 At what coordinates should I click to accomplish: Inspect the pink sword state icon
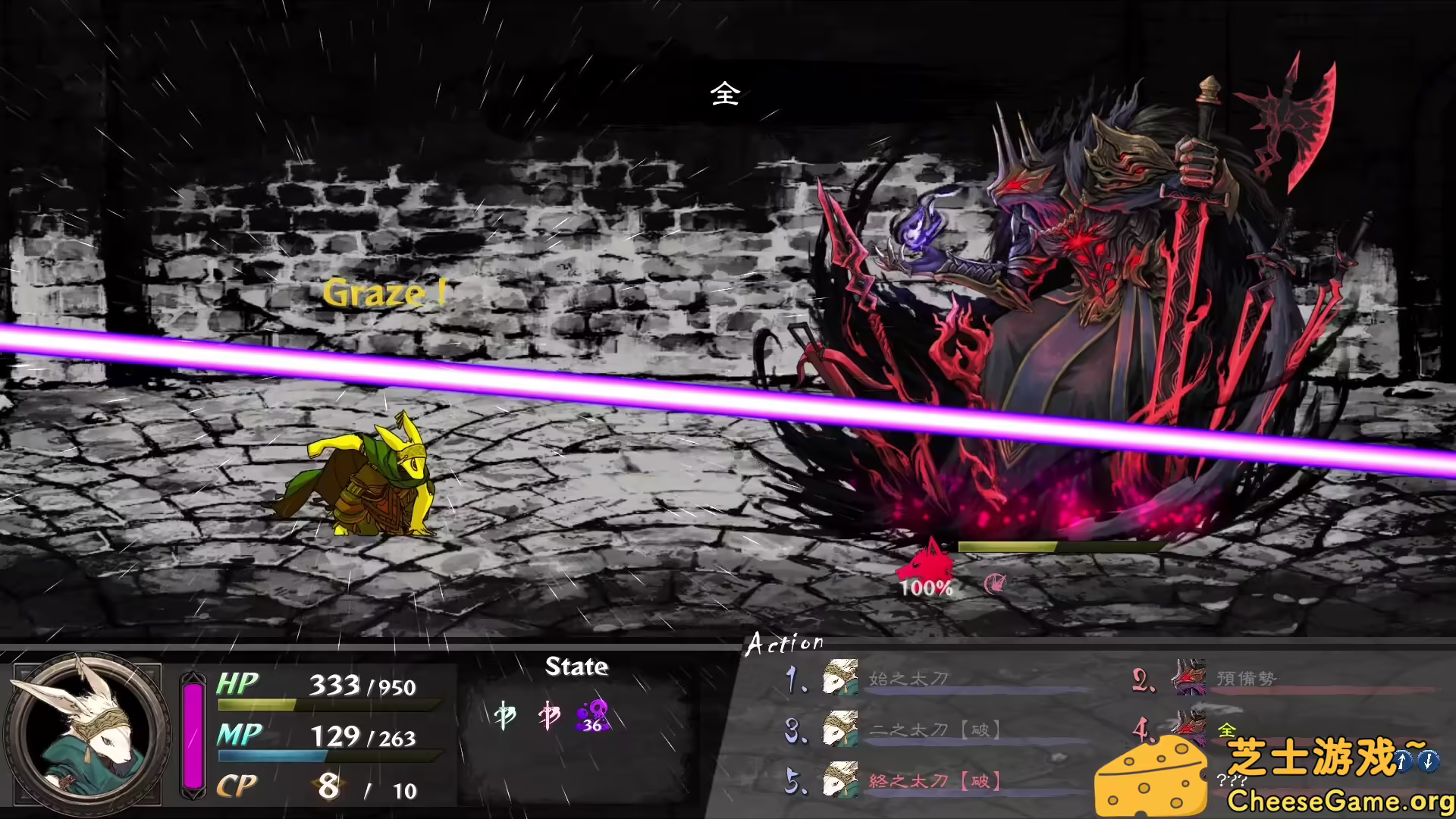(x=548, y=715)
